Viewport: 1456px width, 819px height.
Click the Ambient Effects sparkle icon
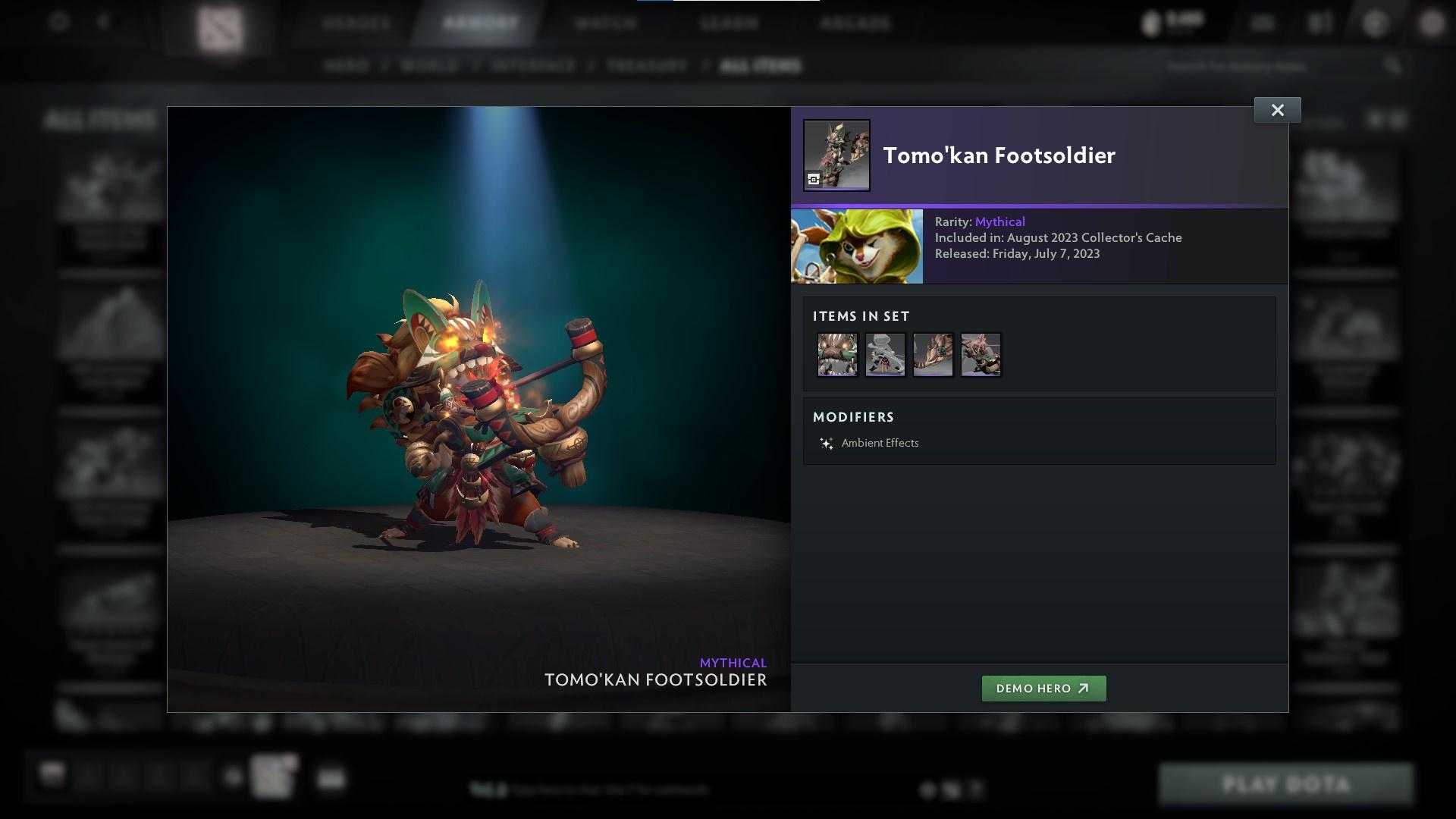(827, 442)
